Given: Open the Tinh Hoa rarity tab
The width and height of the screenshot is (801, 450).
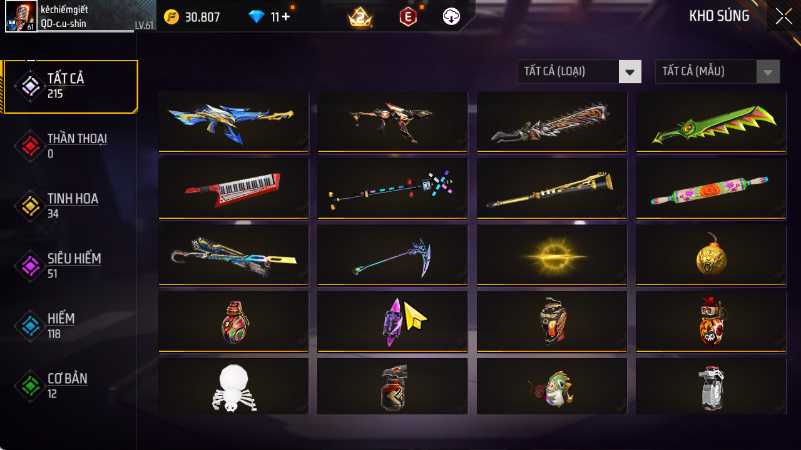Looking at the screenshot, I should tap(70, 205).
